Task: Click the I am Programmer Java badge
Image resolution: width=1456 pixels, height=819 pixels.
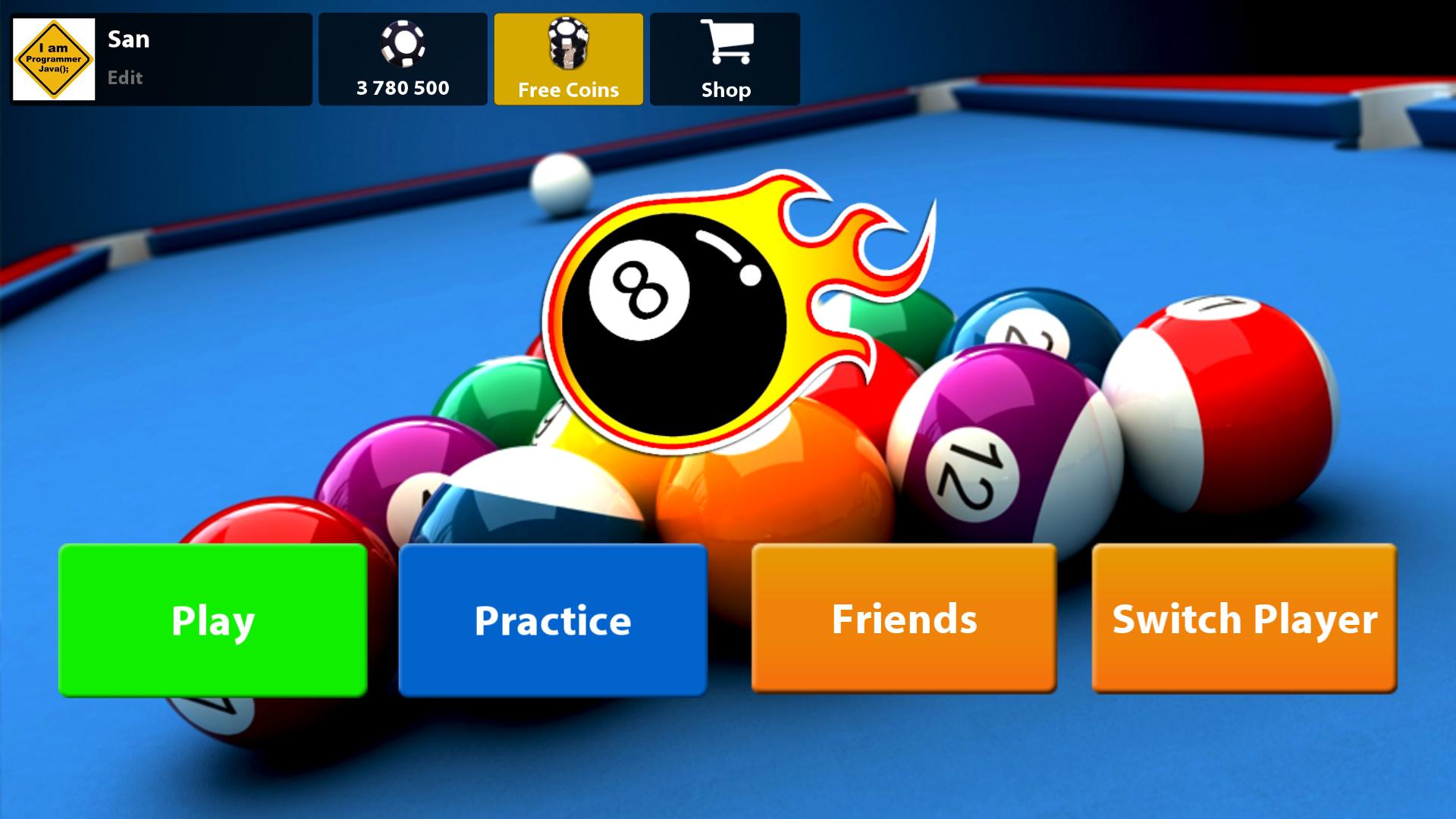Action: point(53,58)
